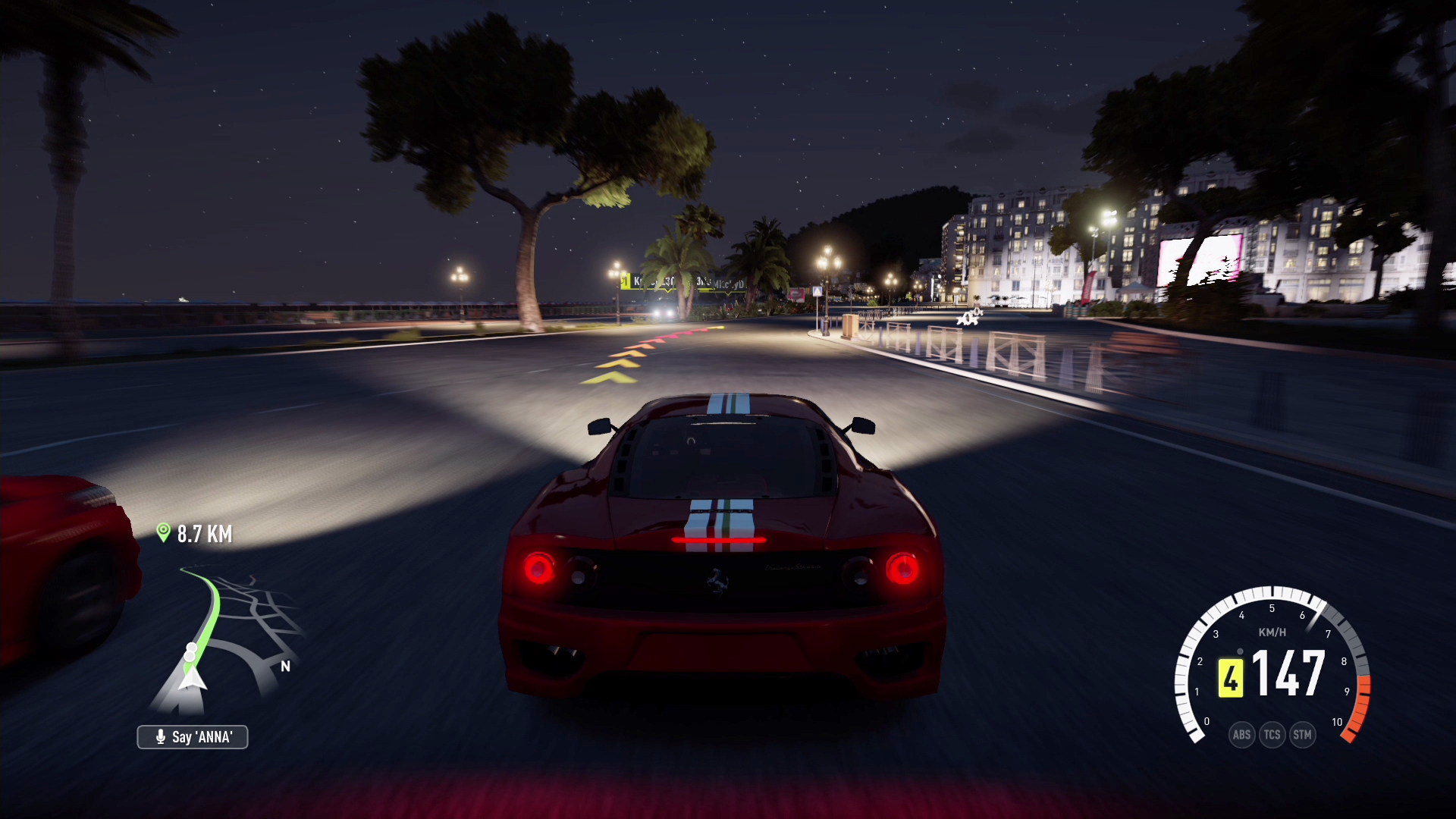
Task: Click the STM indicator on the speedometer
Action: (1302, 734)
